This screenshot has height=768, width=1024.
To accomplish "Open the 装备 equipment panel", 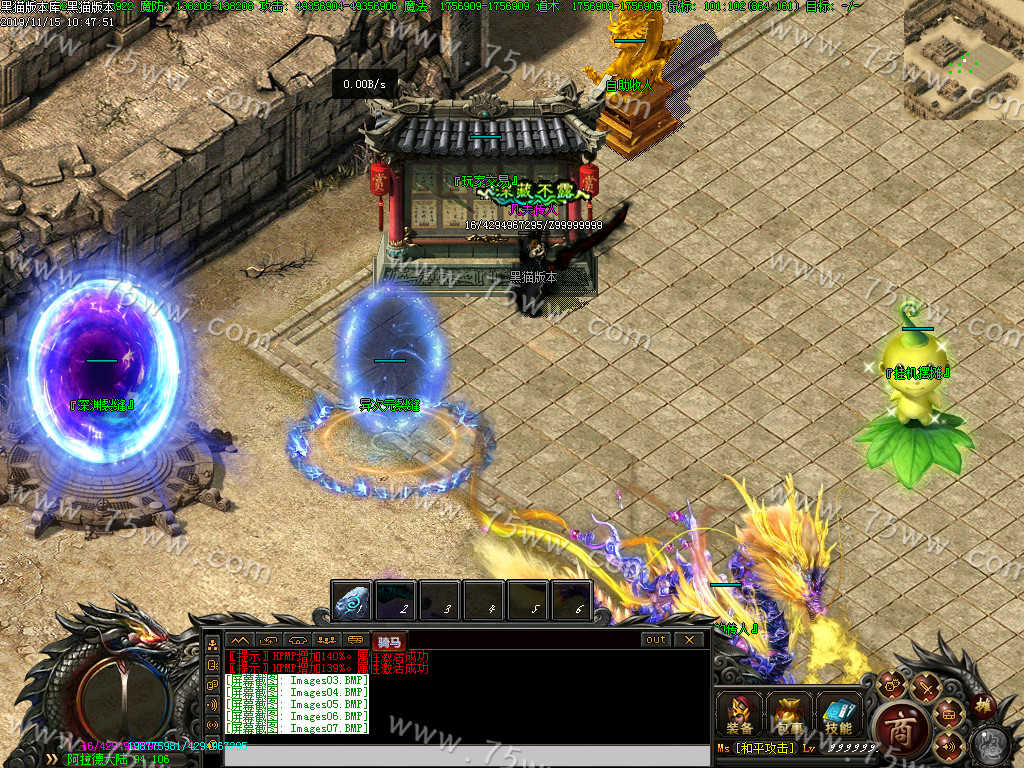I will click(x=740, y=714).
